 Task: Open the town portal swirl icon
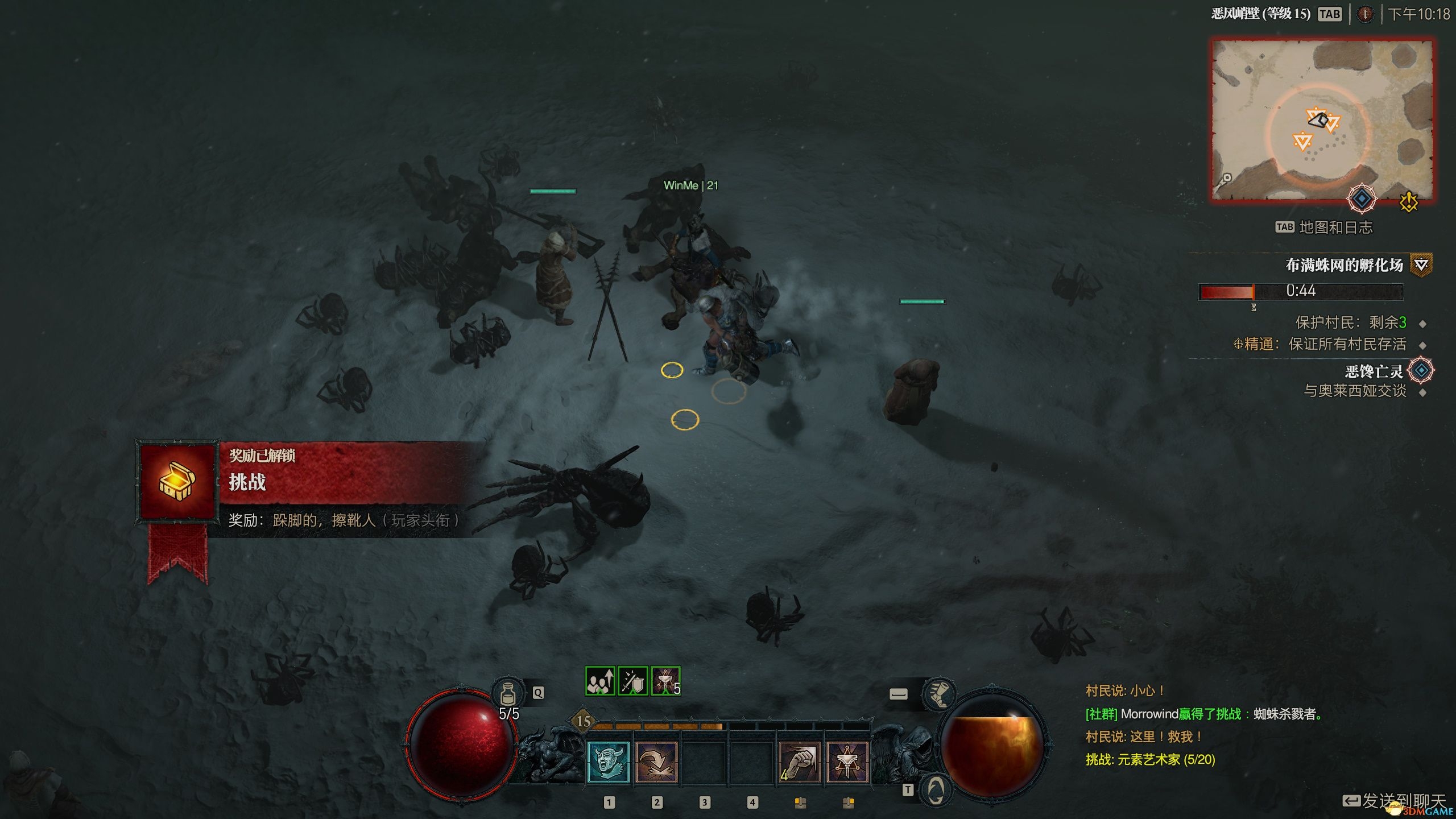tap(936, 790)
